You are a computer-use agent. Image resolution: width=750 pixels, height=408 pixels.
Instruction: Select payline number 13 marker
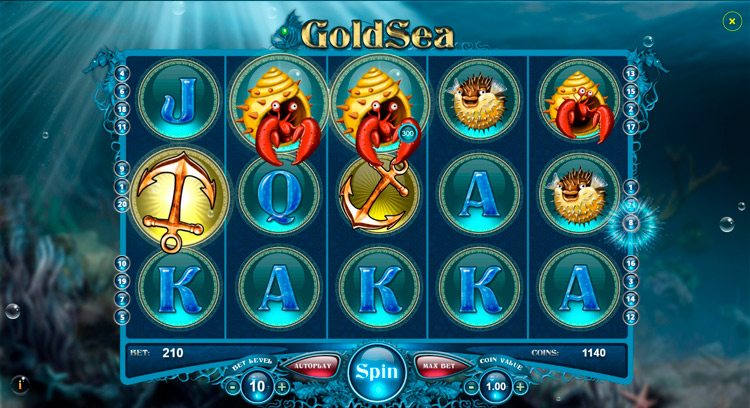point(631,73)
